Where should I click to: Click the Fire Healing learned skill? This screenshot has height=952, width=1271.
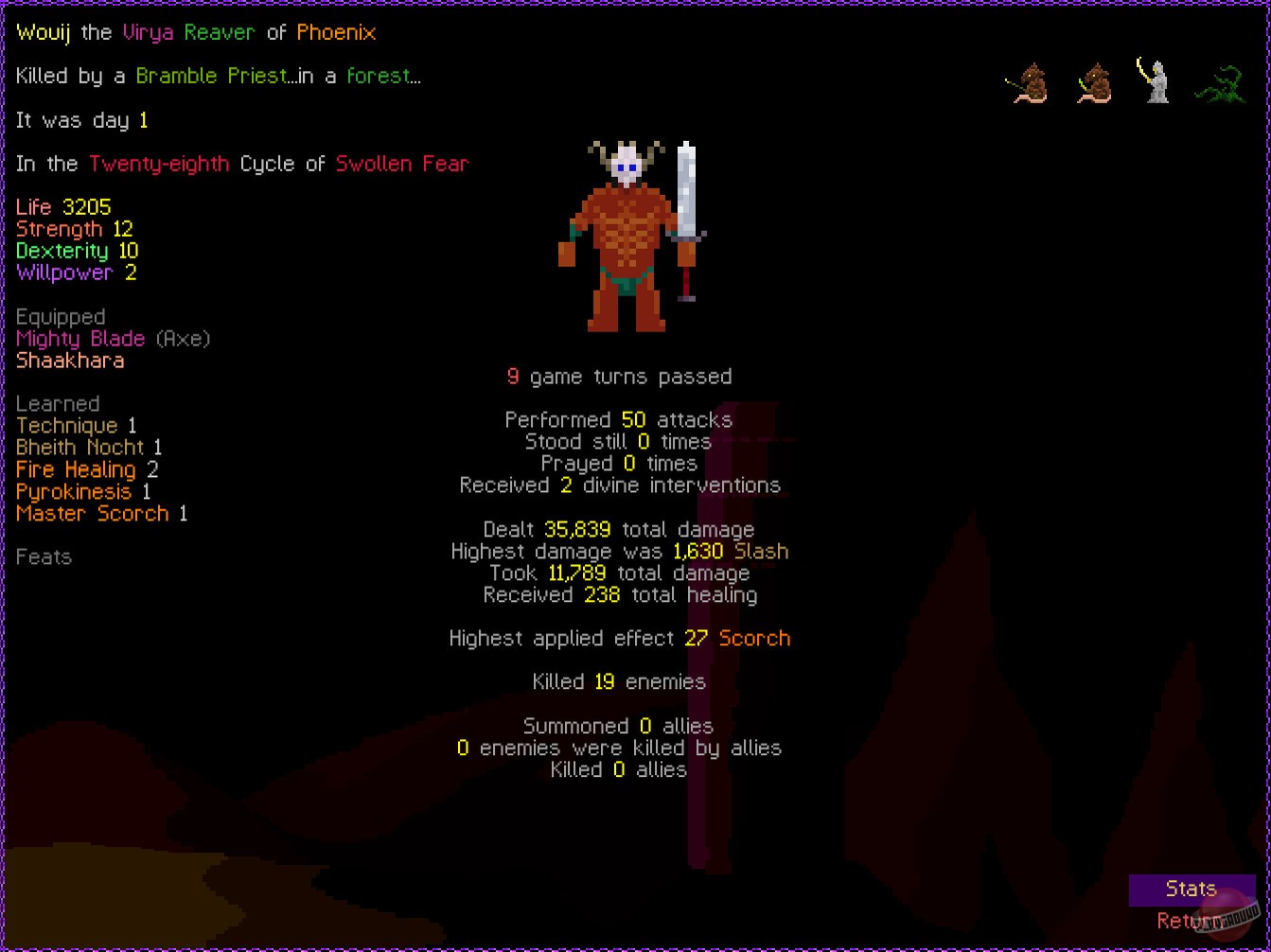(x=76, y=469)
